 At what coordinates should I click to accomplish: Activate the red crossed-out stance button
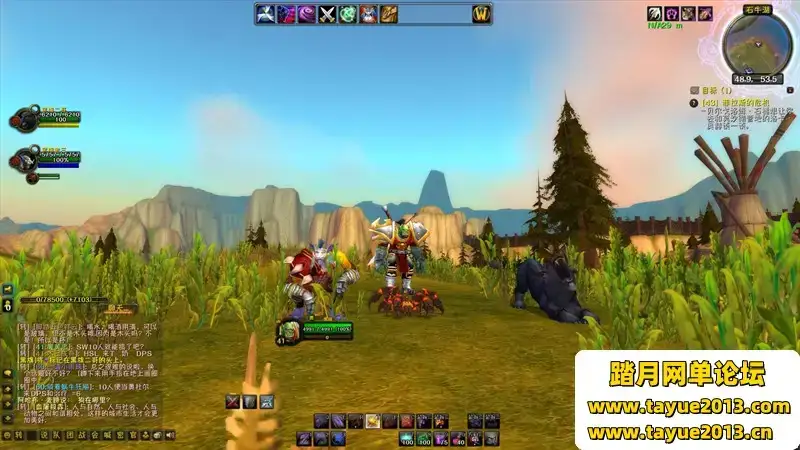(x=233, y=402)
